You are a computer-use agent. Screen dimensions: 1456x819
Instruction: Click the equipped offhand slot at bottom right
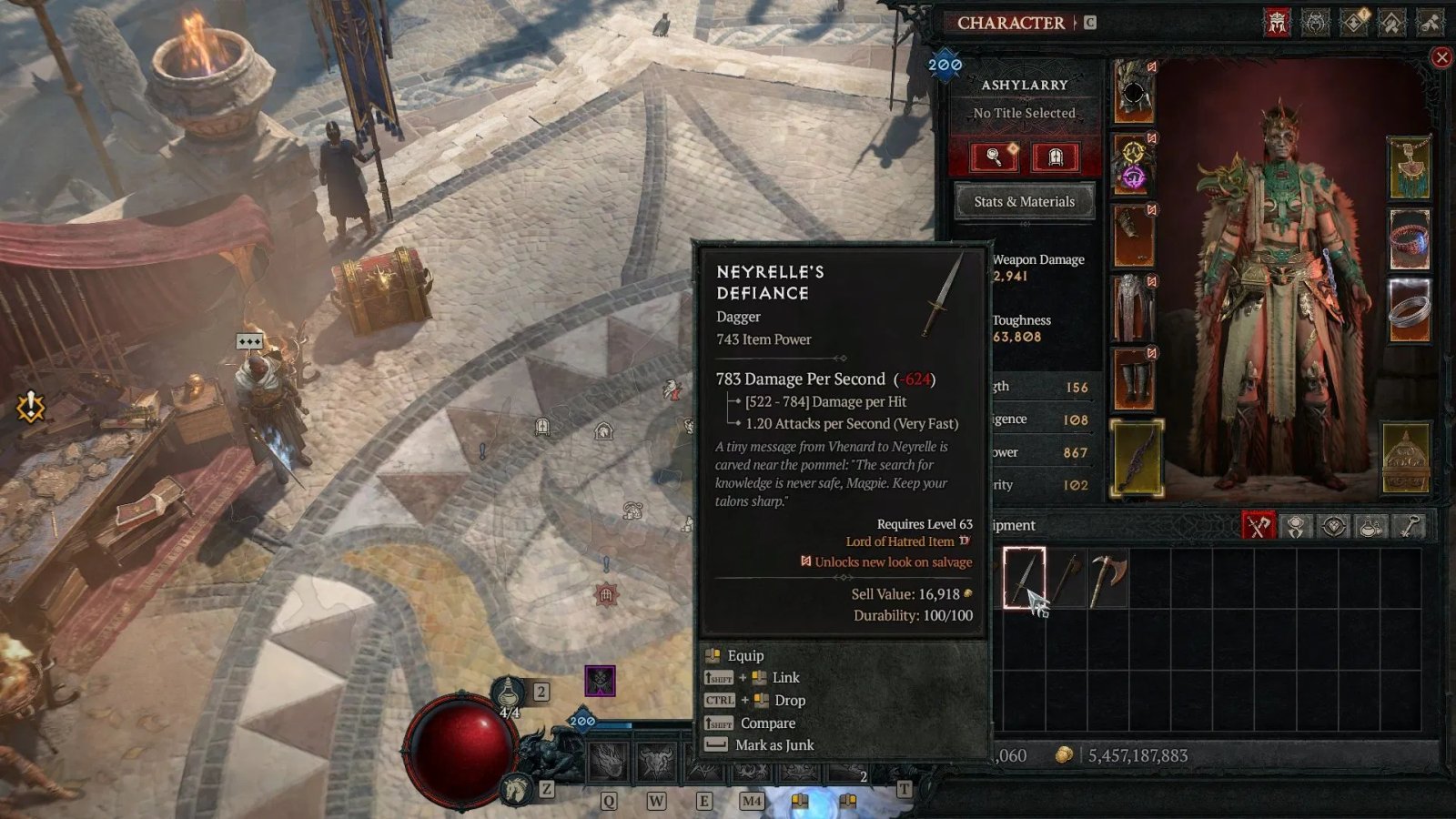click(1406, 458)
